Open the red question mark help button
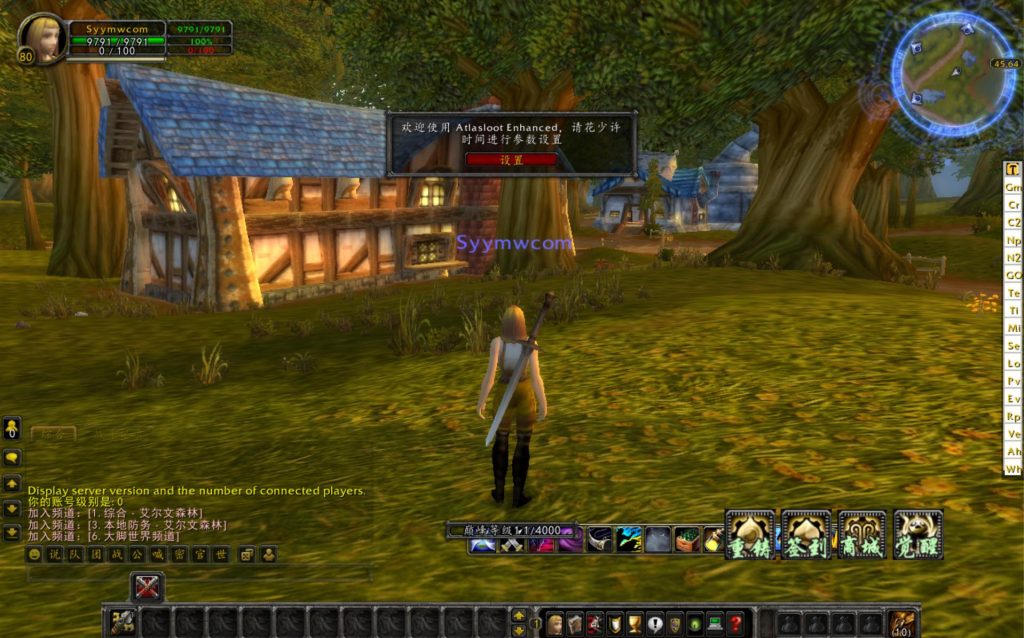This screenshot has height=638, width=1024. point(735,624)
